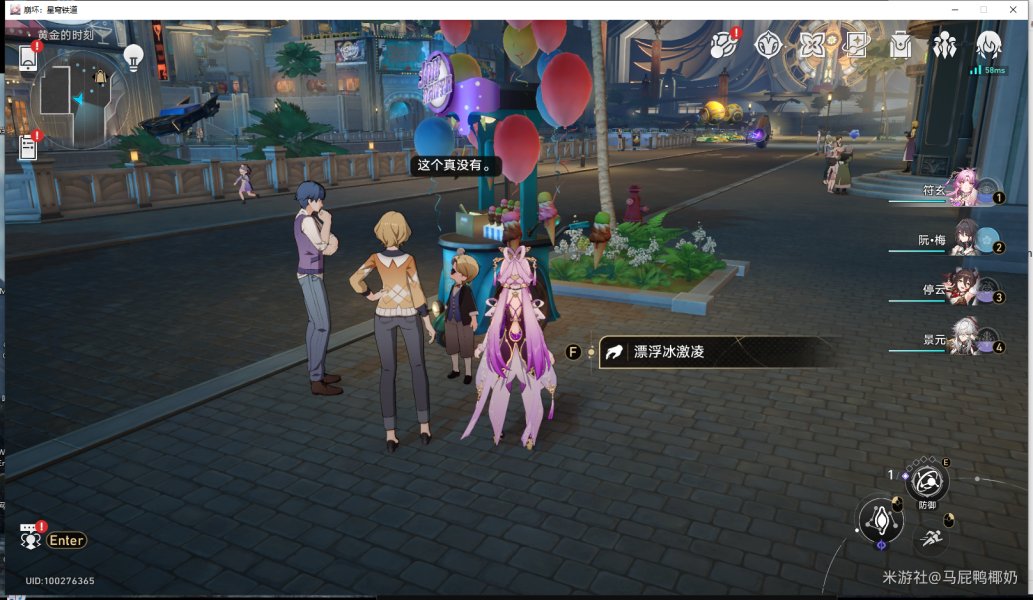Switch to party member 景元
The width and height of the screenshot is (1033, 600).
(x=962, y=339)
